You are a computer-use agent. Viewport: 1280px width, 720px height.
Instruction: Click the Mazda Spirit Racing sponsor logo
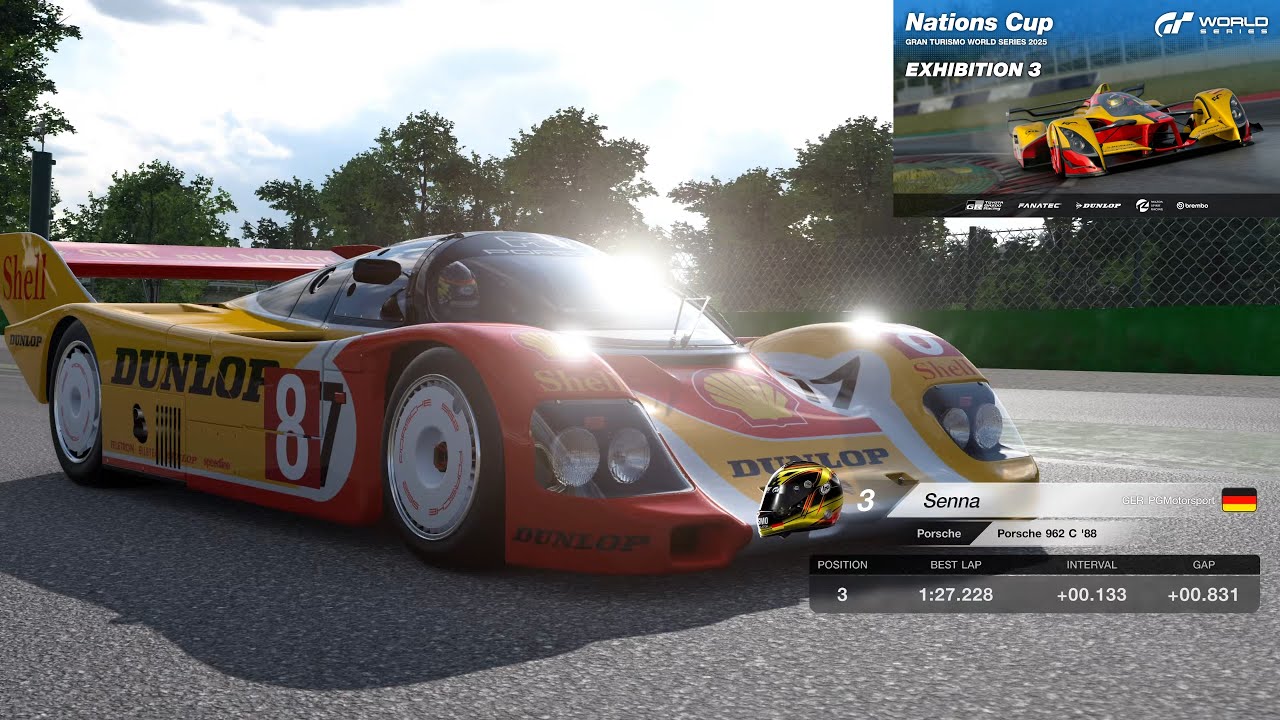click(x=1147, y=204)
